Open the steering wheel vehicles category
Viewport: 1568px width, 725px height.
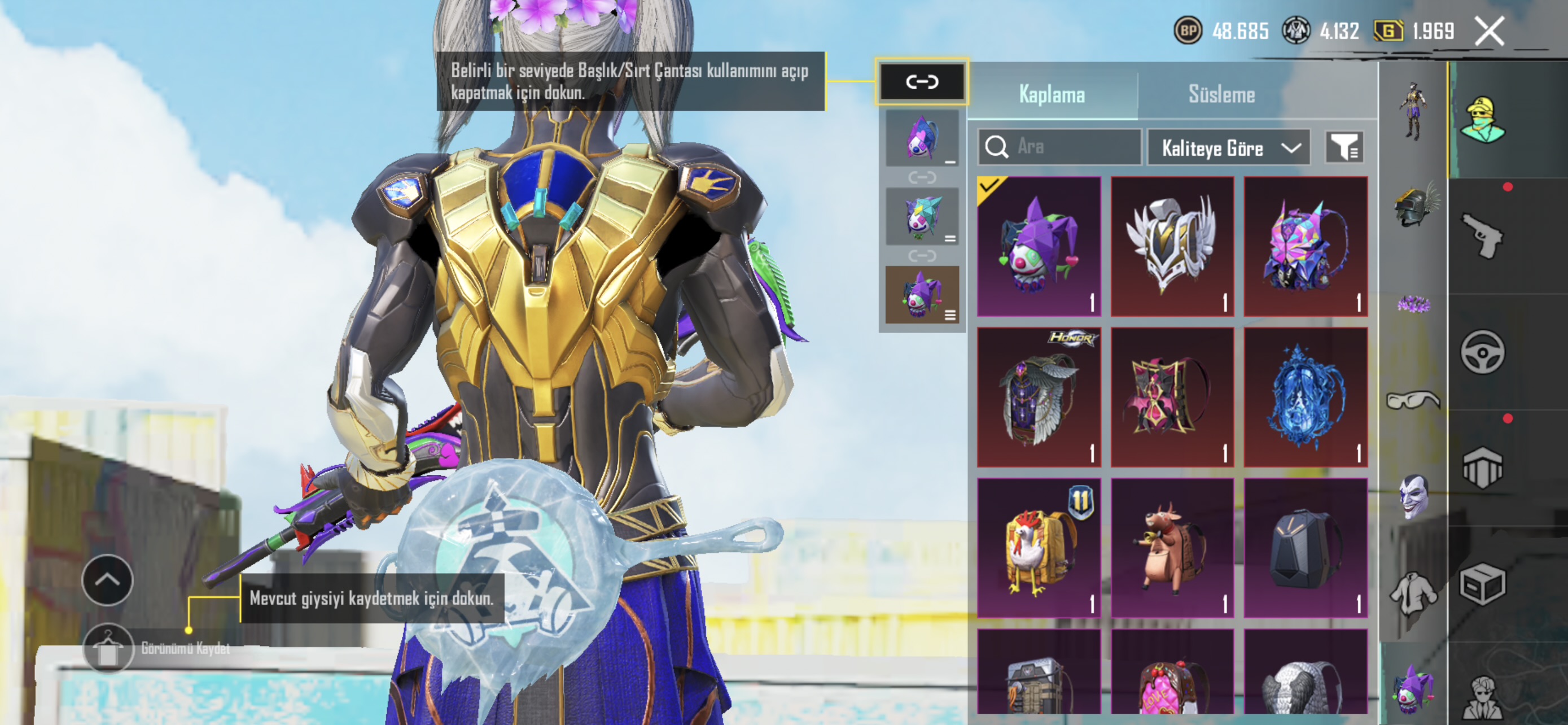click(x=1482, y=352)
